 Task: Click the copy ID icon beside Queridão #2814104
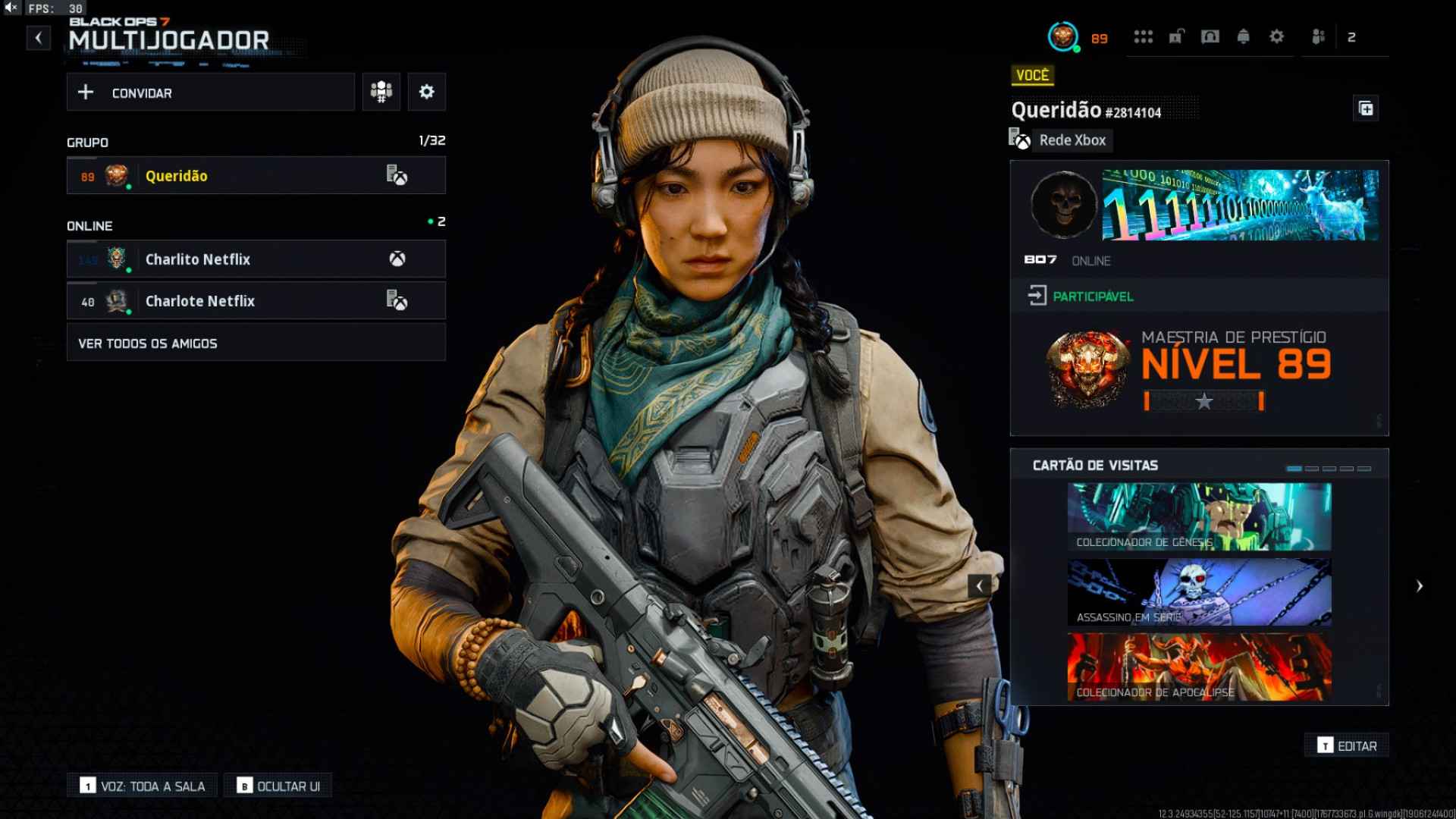pyautogui.click(x=1367, y=108)
